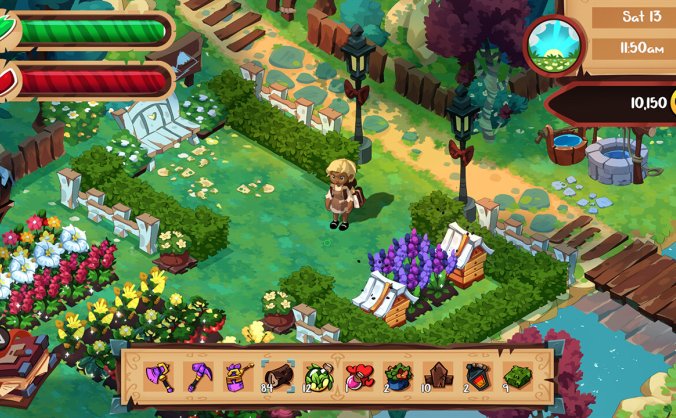Open the journal book stack icon

(22, 358)
